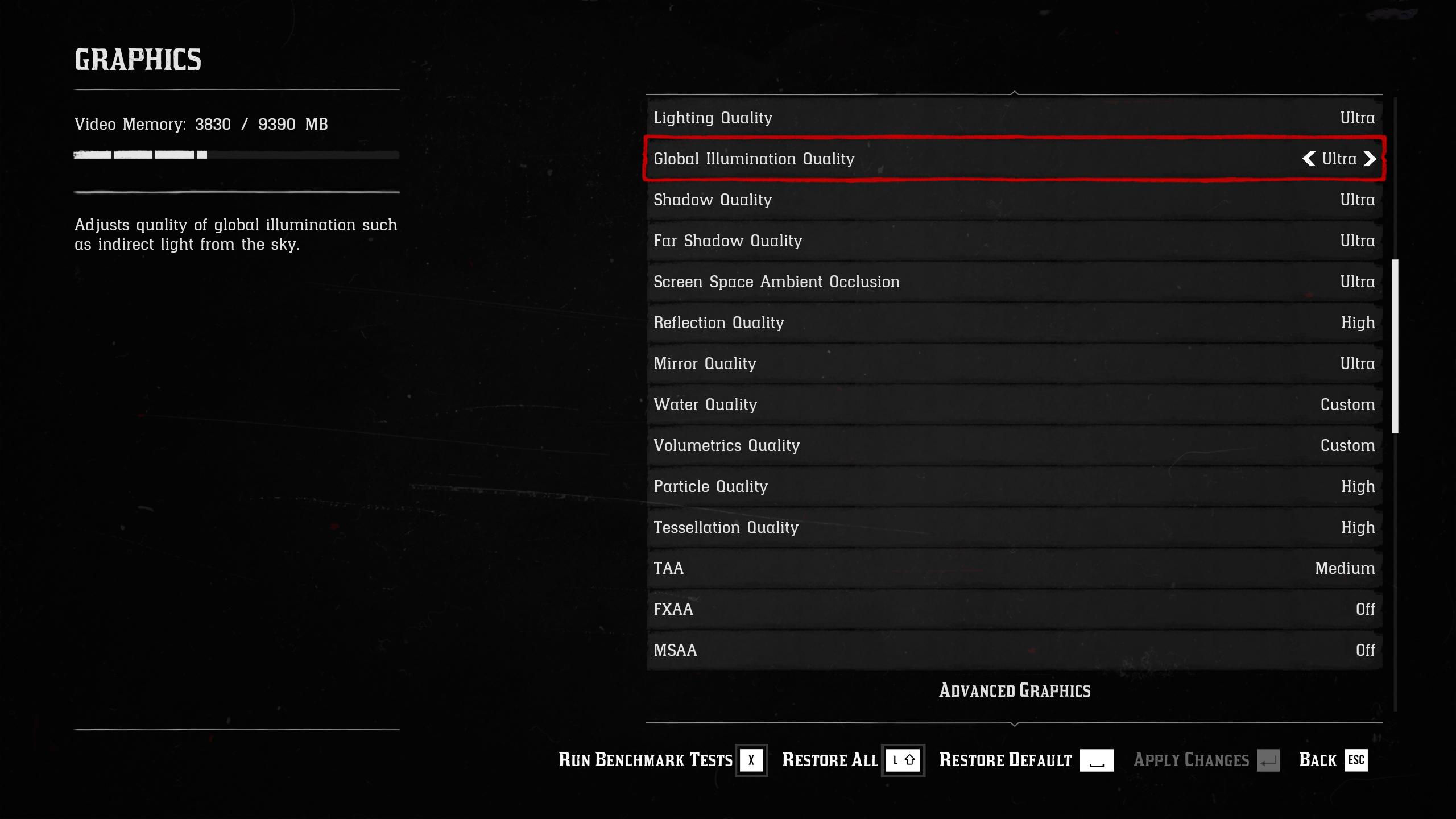The width and height of the screenshot is (1456, 819).
Task: Click Run Benchmark Tests
Action: [644, 760]
